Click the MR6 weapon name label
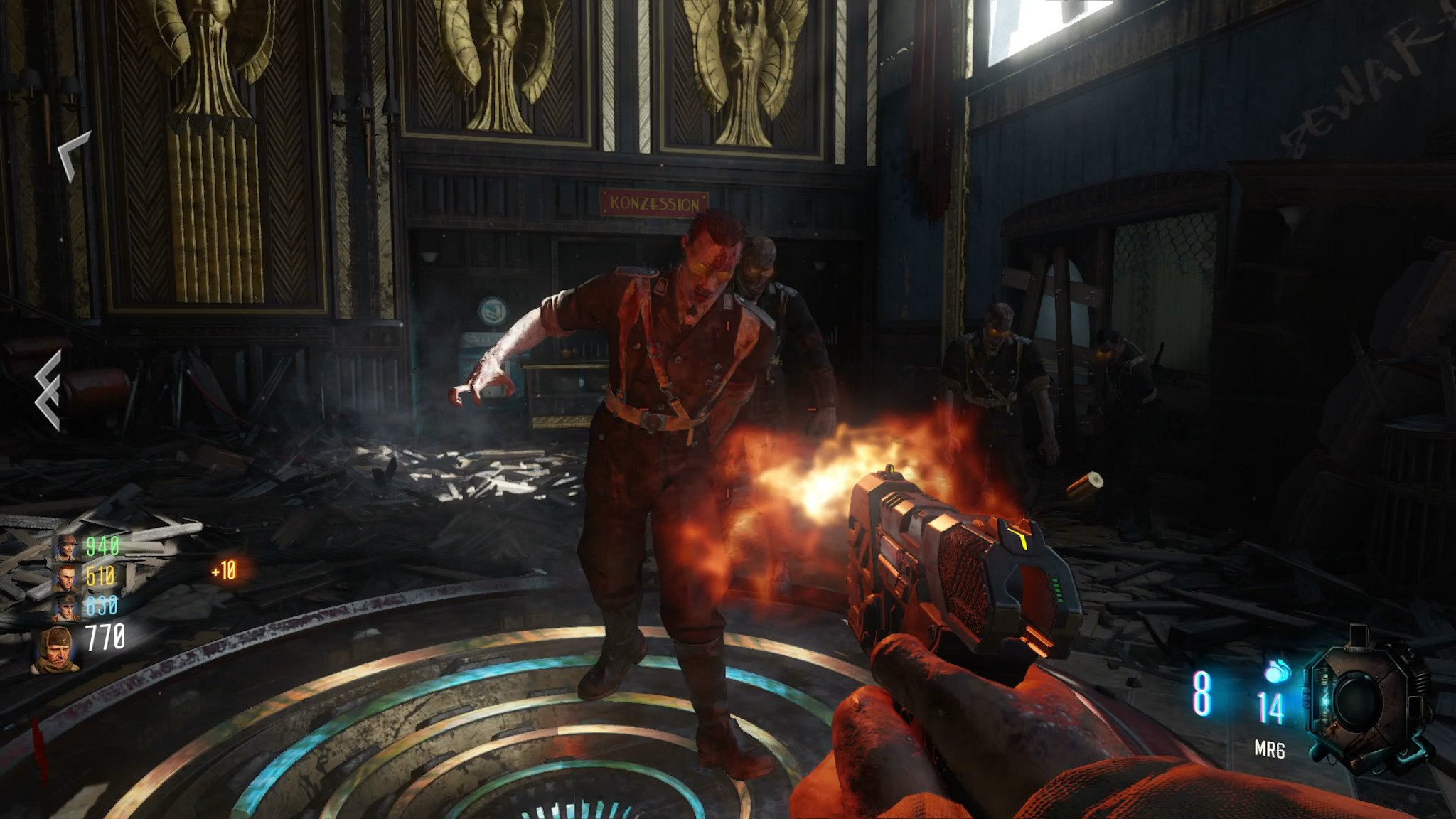The width and height of the screenshot is (1456, 819). 1269,749
